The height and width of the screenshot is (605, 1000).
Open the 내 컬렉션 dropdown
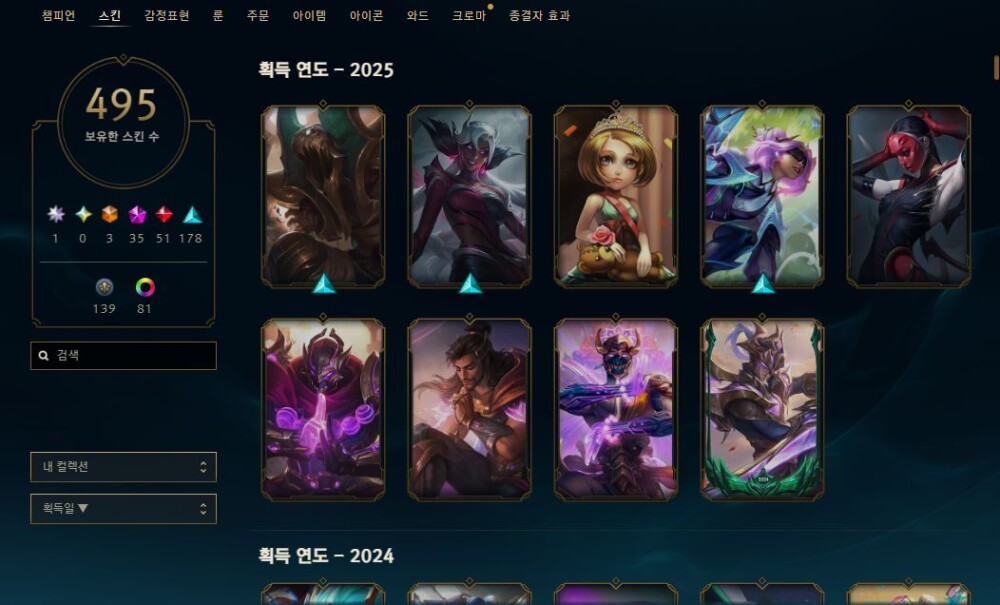pyautogui.click(x=123, y=467)
